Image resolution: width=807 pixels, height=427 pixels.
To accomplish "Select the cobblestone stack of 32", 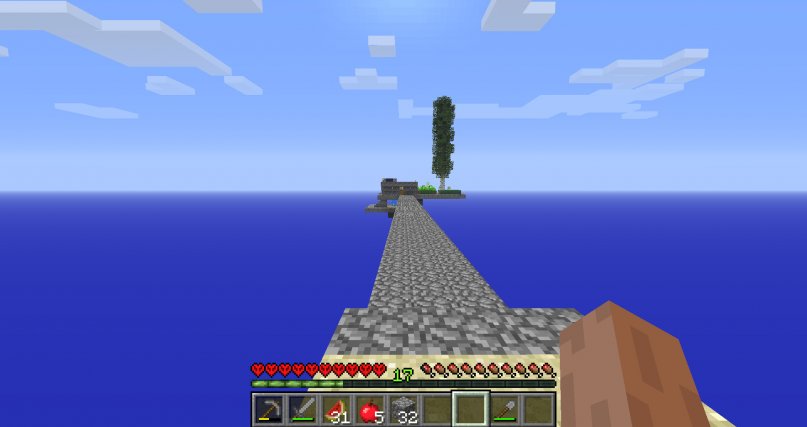I will pyautogui.click(x=403, y=409).
